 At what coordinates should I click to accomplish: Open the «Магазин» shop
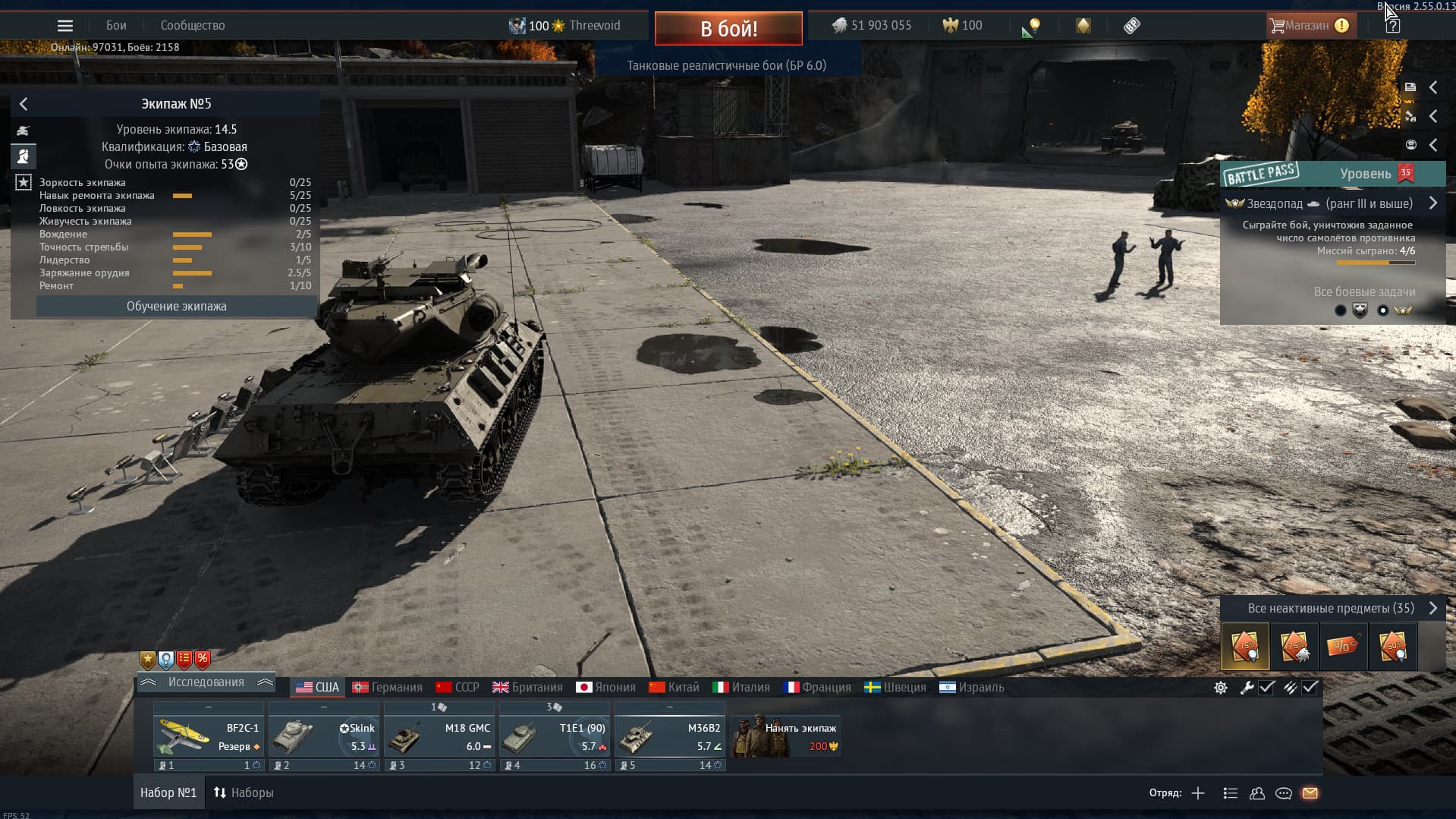[x=1307, y=26]
